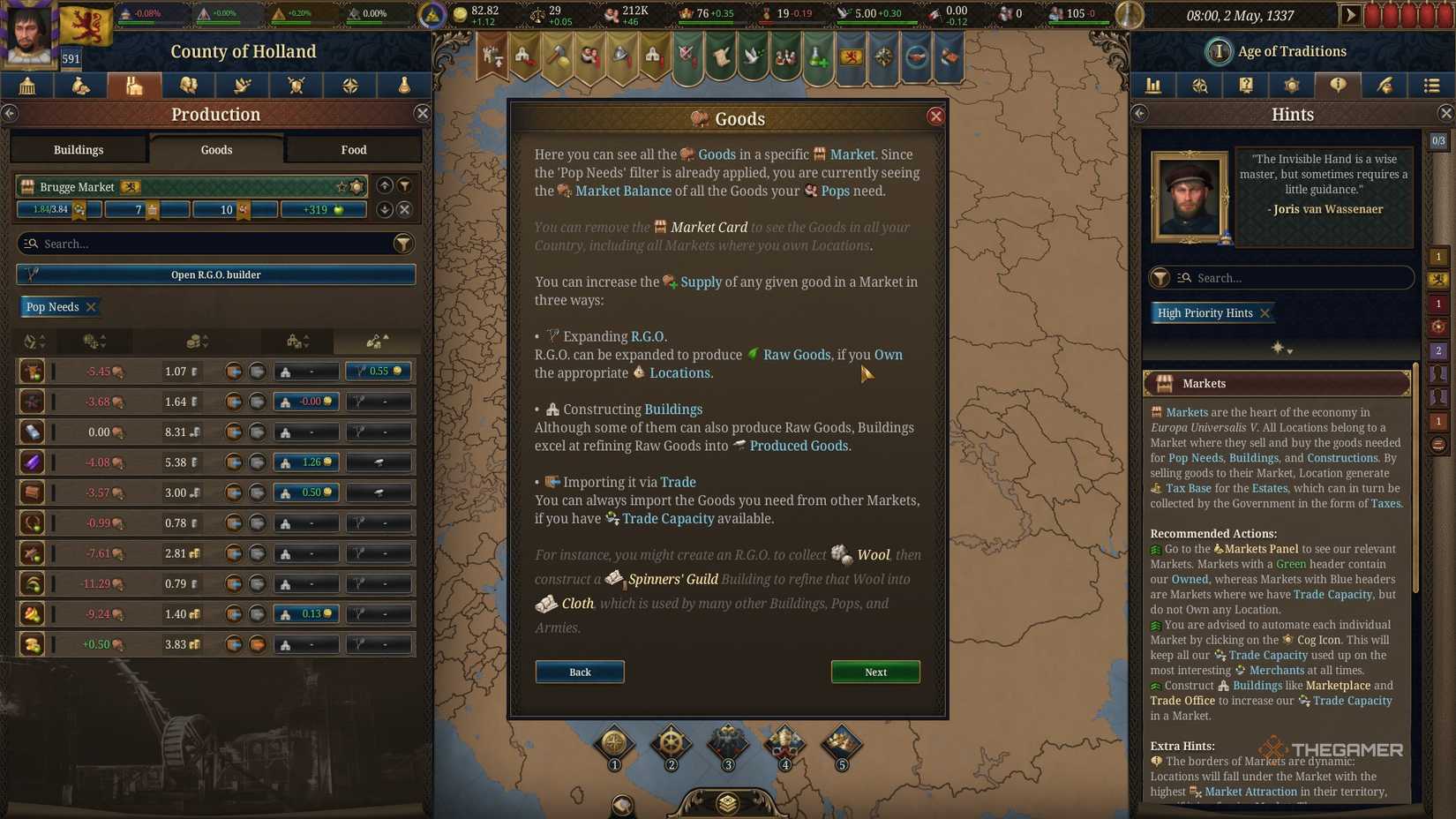The image size is (1456, 819).
Task: Click the economy money-bags icon beside Production
Action: [x=80, y=86]
